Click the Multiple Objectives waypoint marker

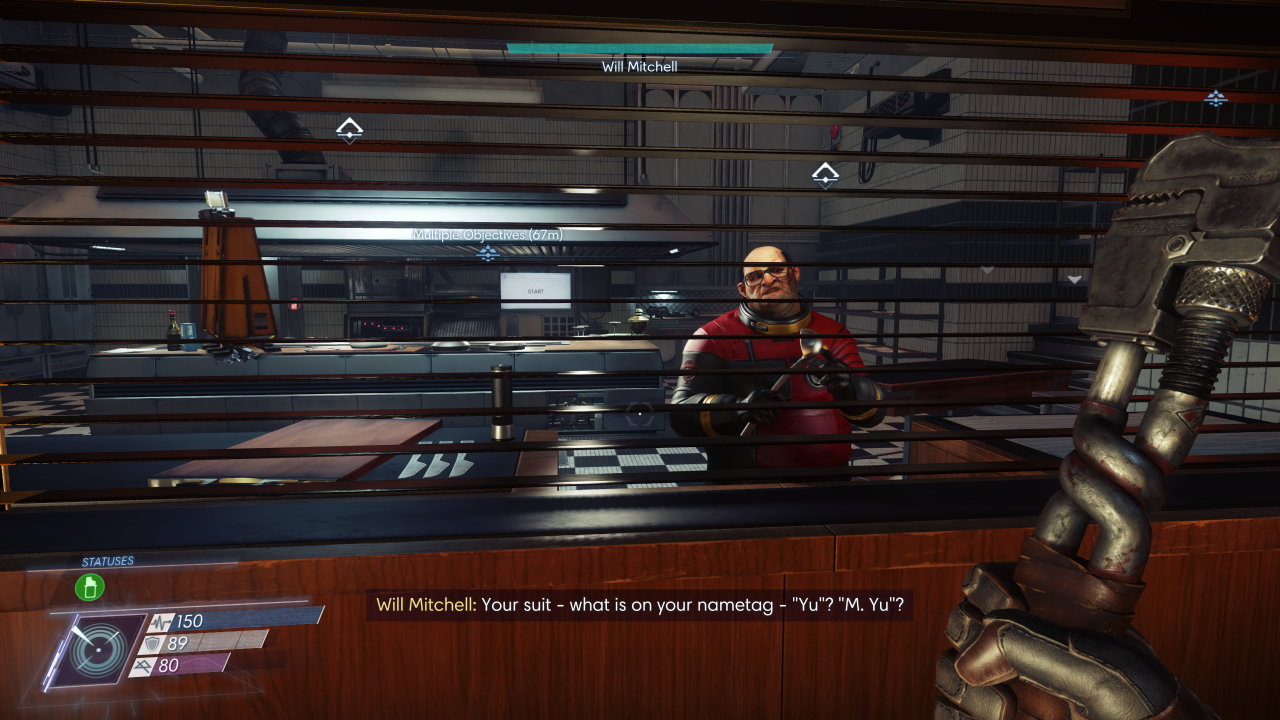click(x=488, y=253)
